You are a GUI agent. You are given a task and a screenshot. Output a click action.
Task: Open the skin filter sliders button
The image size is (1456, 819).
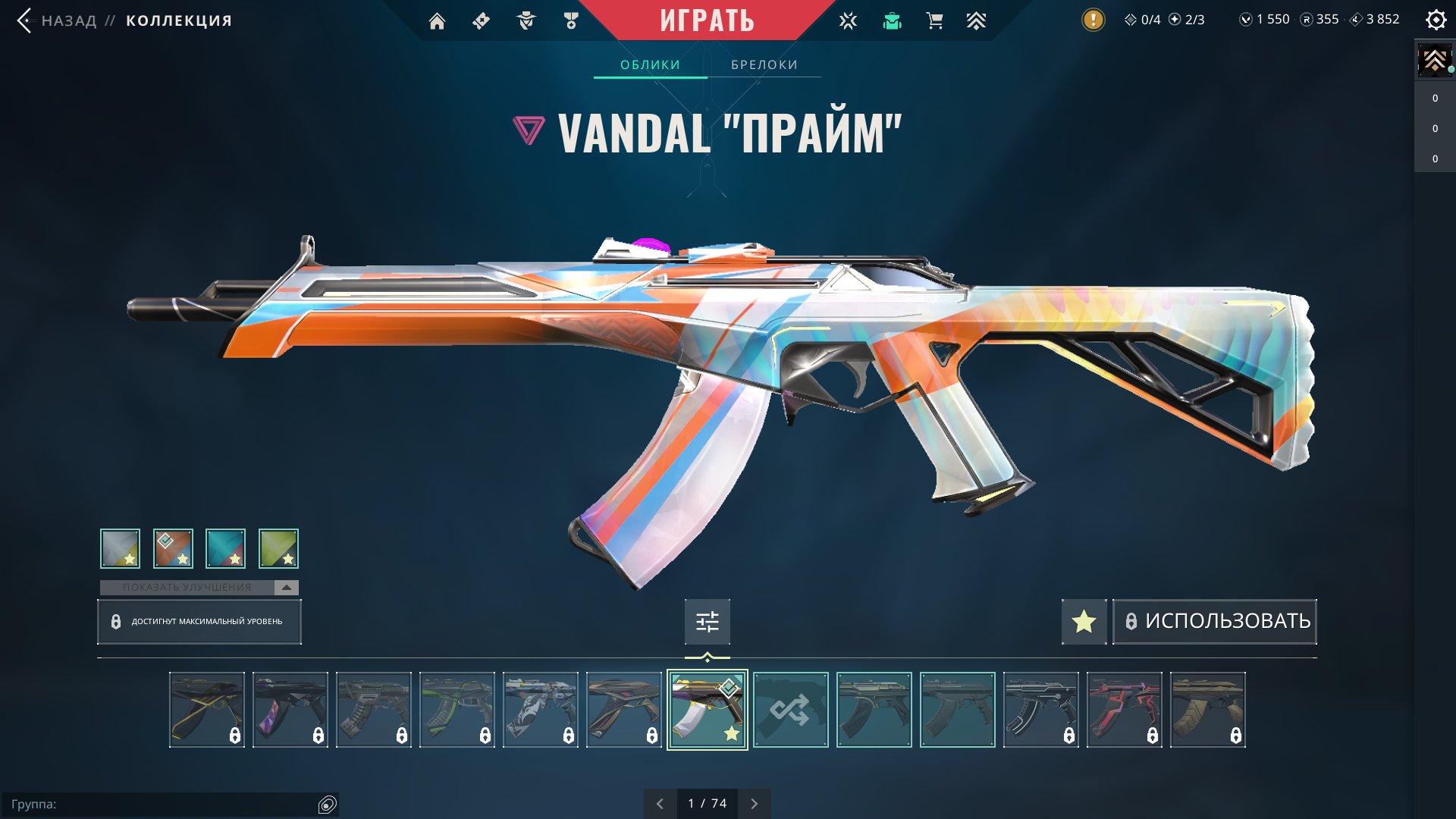(707, 622)
